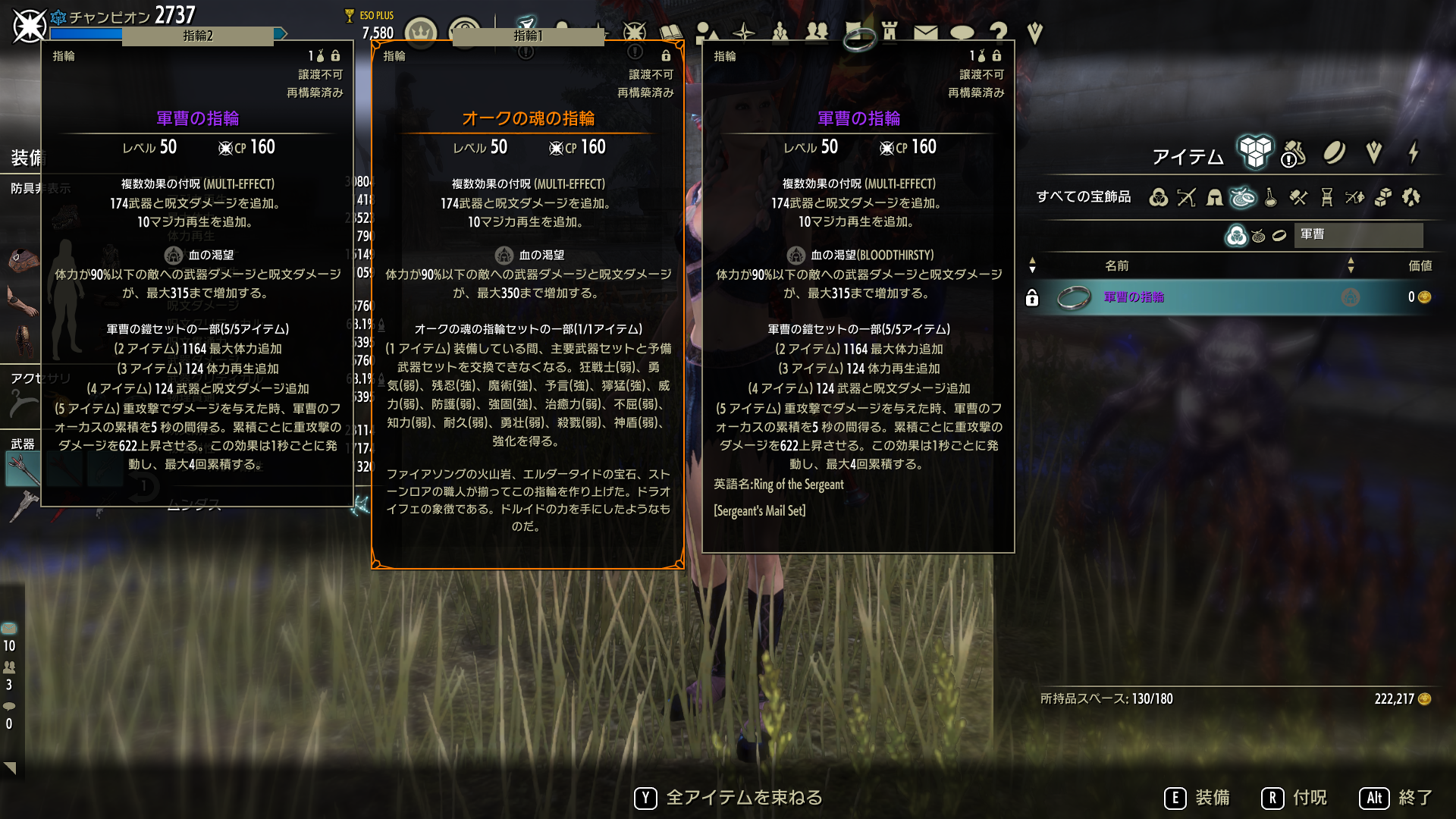Viewport: 1456px width, 819px height.
Task: Show crafting materials with hammer filter
Action: tap(1299, 198)
